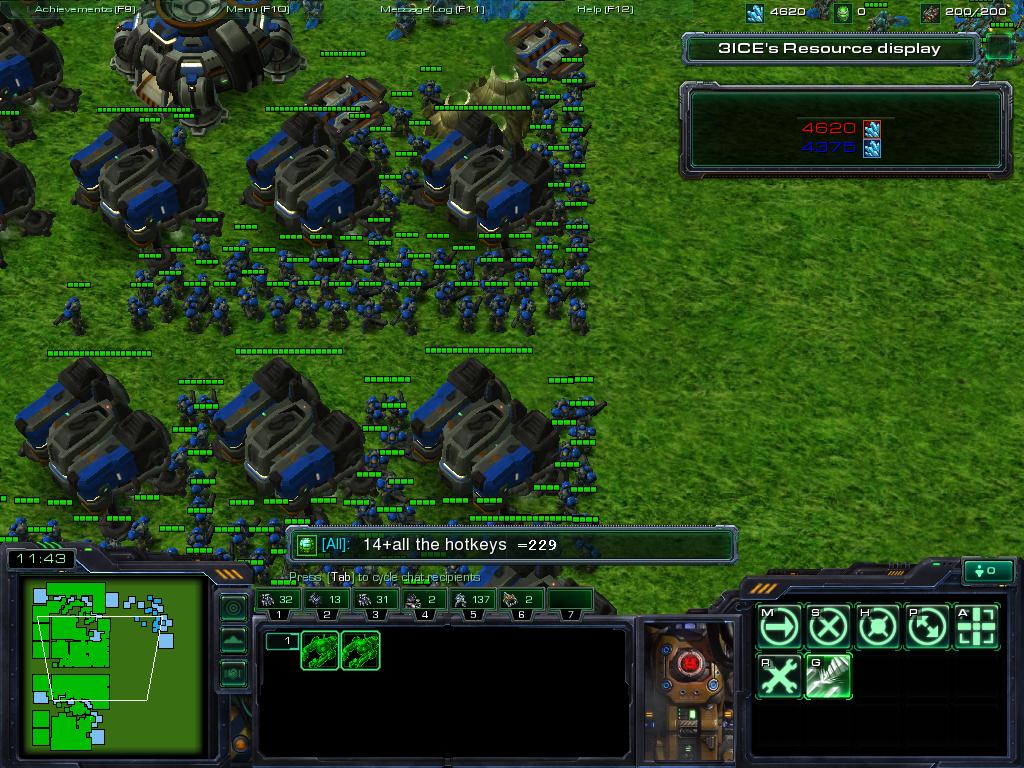Image resolution: width=1024 pixels, height=768 pixels.
Task: Select the first SCV wireframe in selection panel
Action: click(x=321, y=650)
